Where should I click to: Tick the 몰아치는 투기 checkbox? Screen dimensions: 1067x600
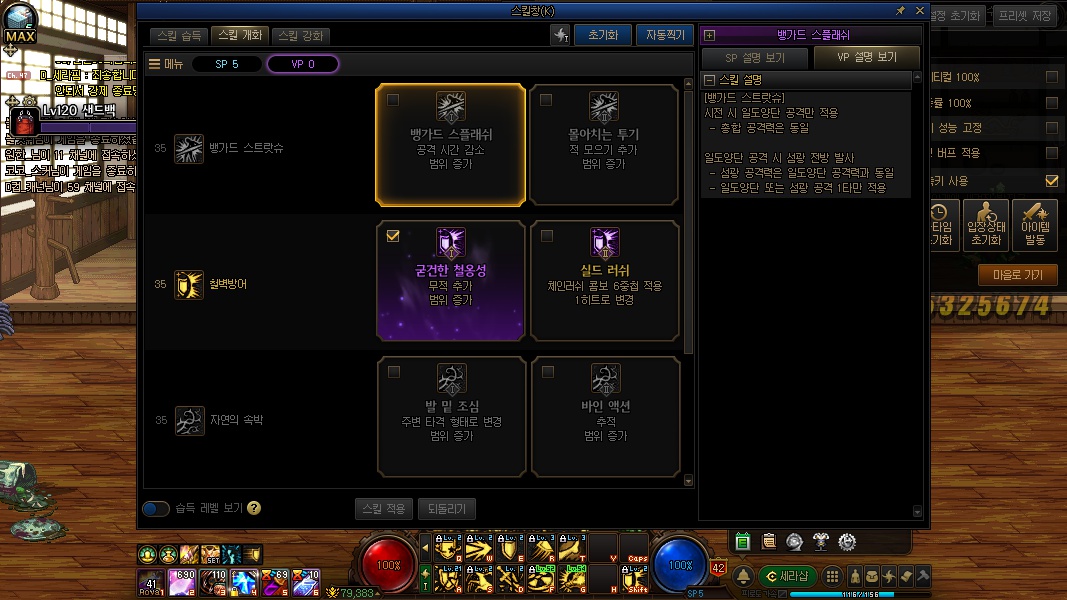click(546, 100)
